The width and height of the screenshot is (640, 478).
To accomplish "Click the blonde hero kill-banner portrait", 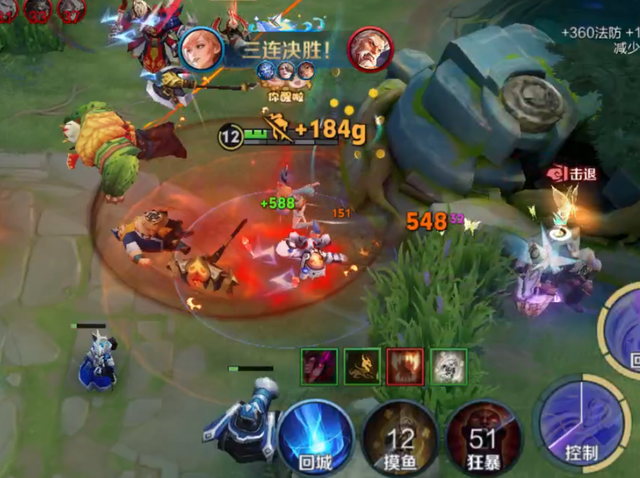I will pos(199,48).
